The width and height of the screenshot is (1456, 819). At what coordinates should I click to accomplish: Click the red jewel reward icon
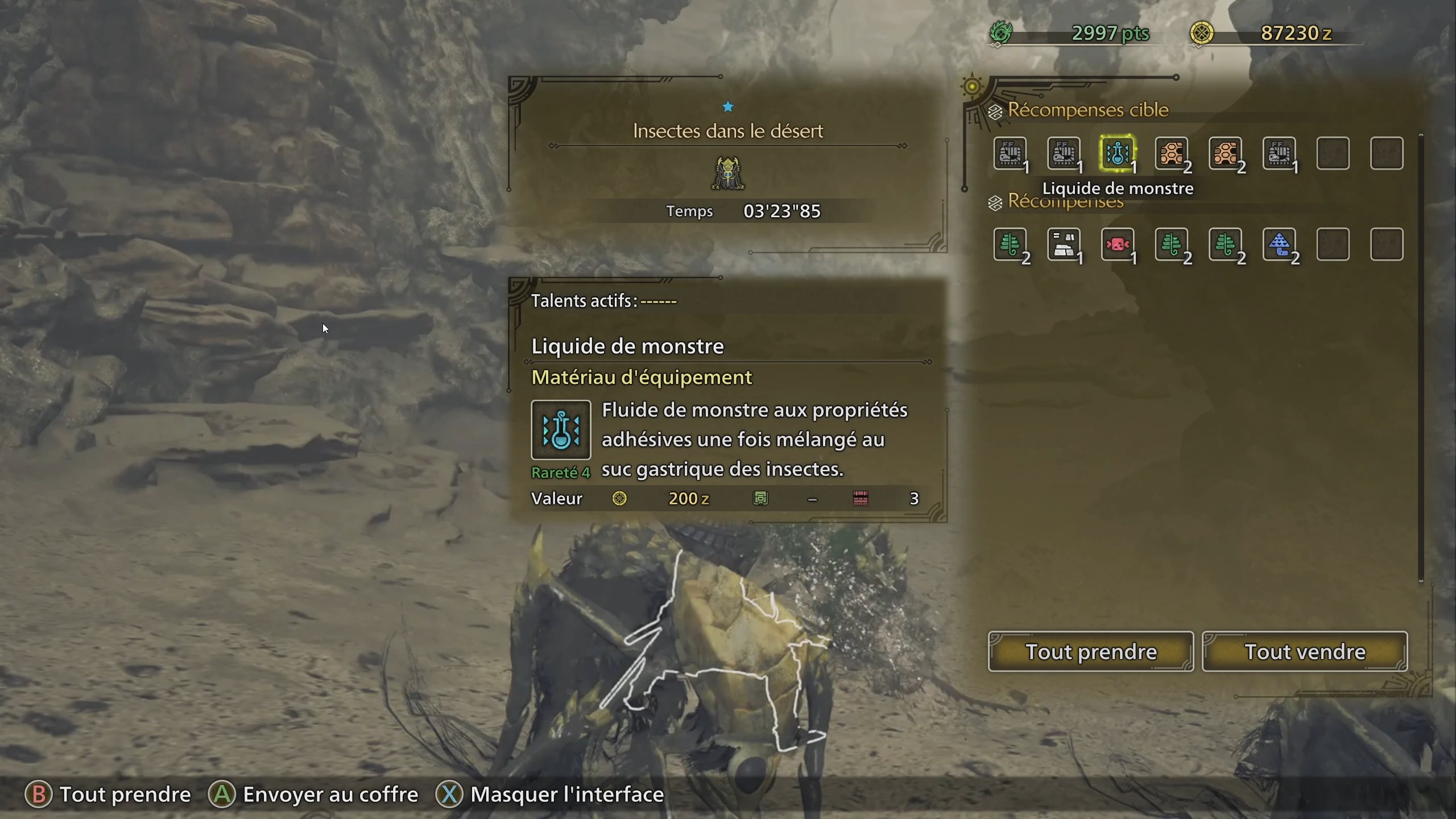(1118, 245)
